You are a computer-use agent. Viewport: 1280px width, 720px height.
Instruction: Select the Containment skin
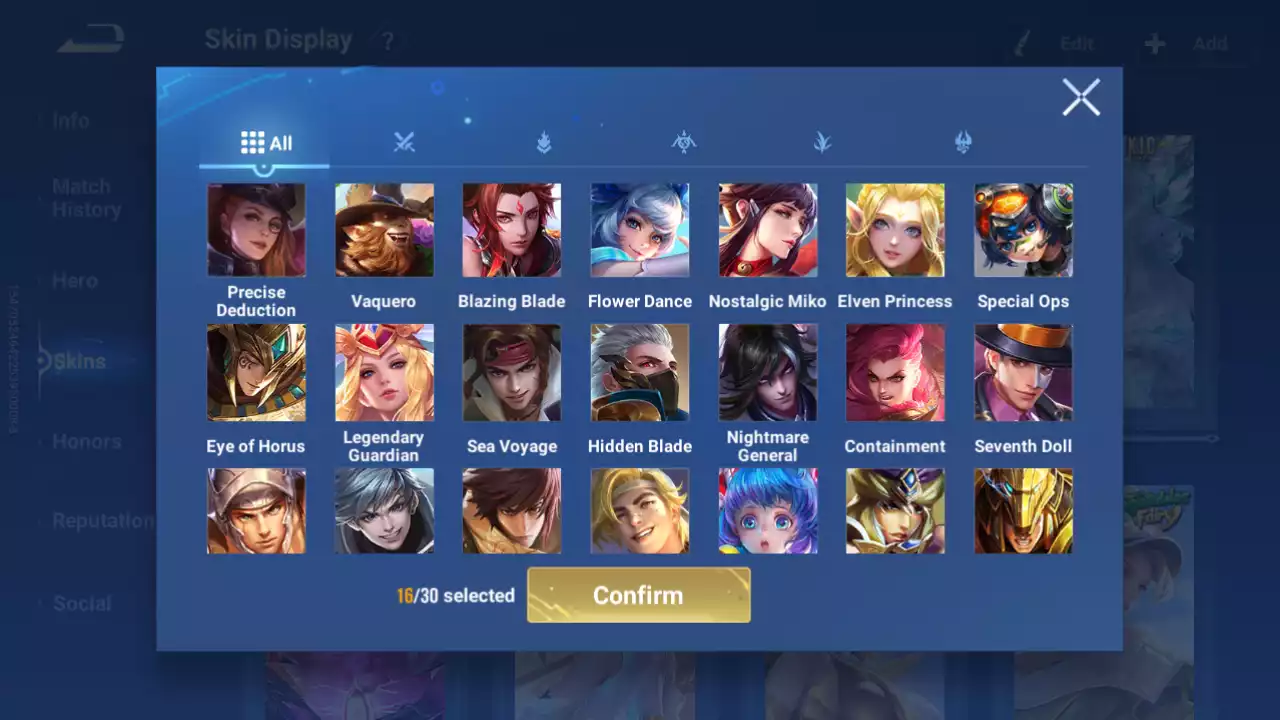point(895,372)
